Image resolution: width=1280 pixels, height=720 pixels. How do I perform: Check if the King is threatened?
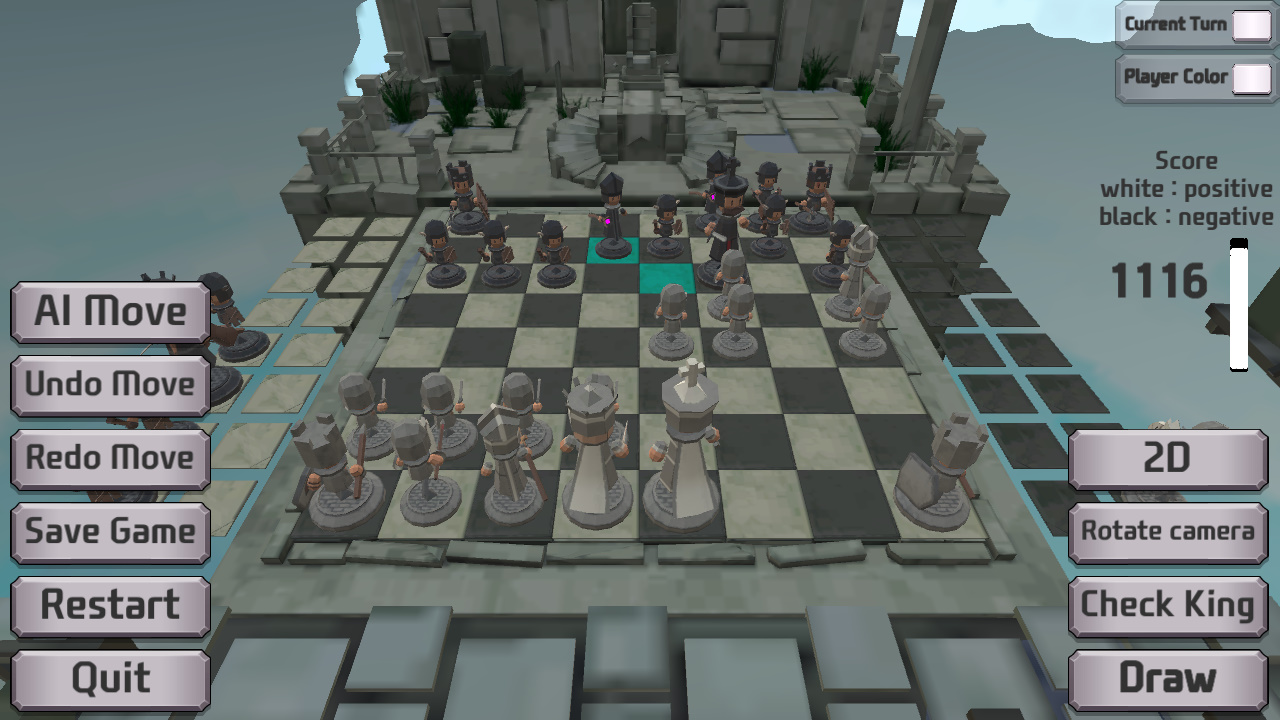click(1167, 605)
